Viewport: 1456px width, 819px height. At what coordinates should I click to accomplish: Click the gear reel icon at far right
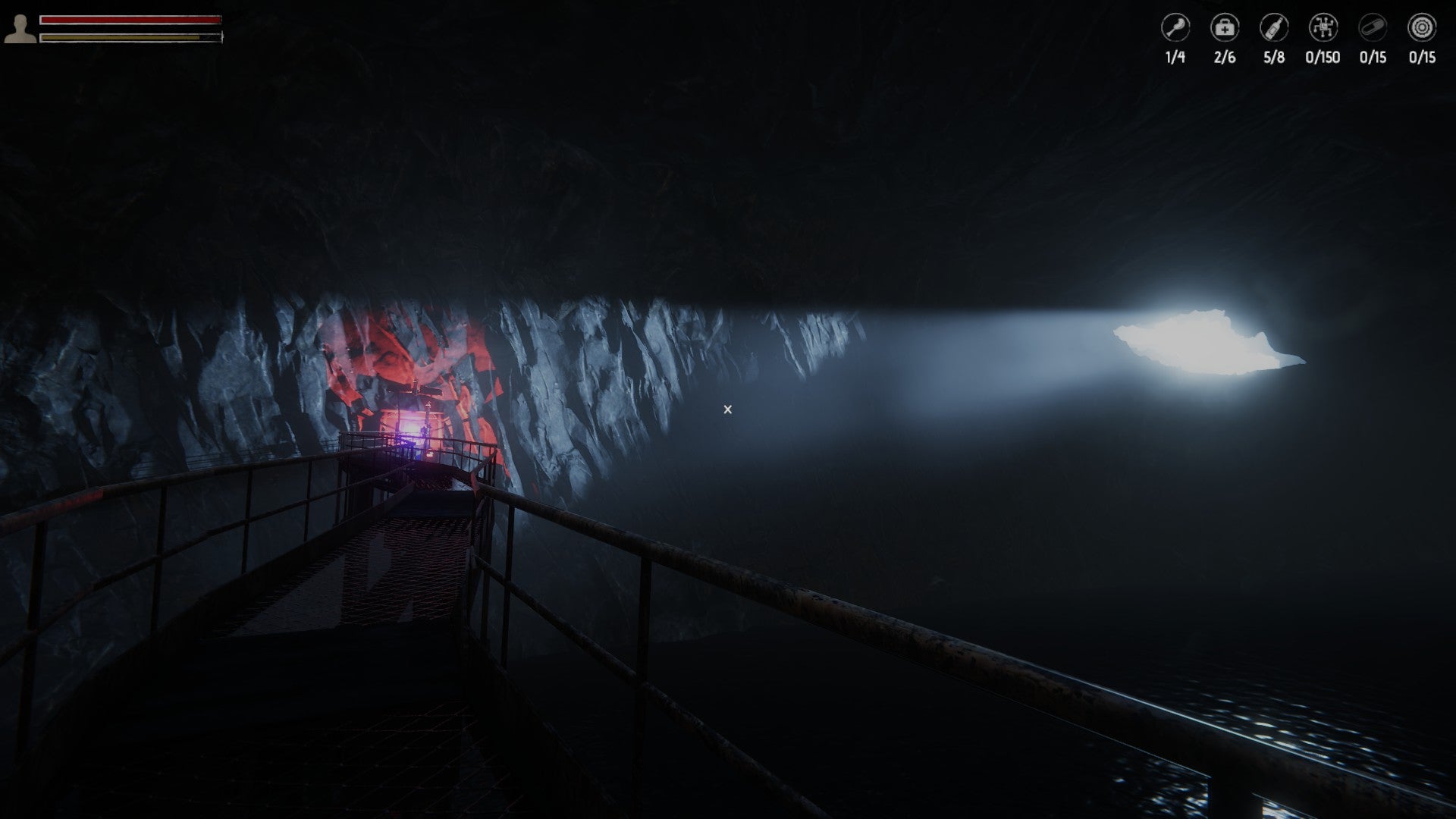tap(1421, 27)
